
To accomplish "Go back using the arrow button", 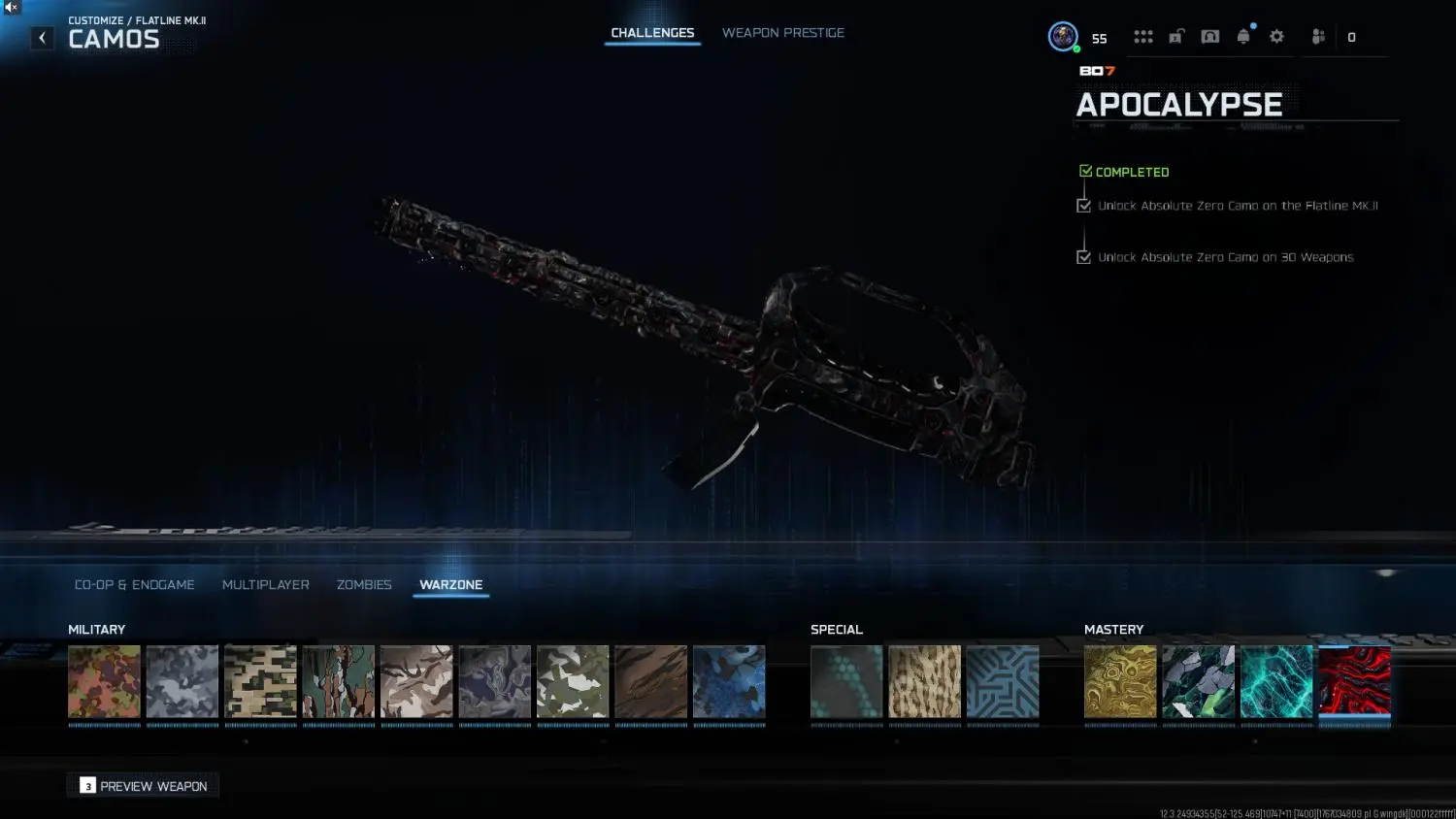I will coord(42,37).
